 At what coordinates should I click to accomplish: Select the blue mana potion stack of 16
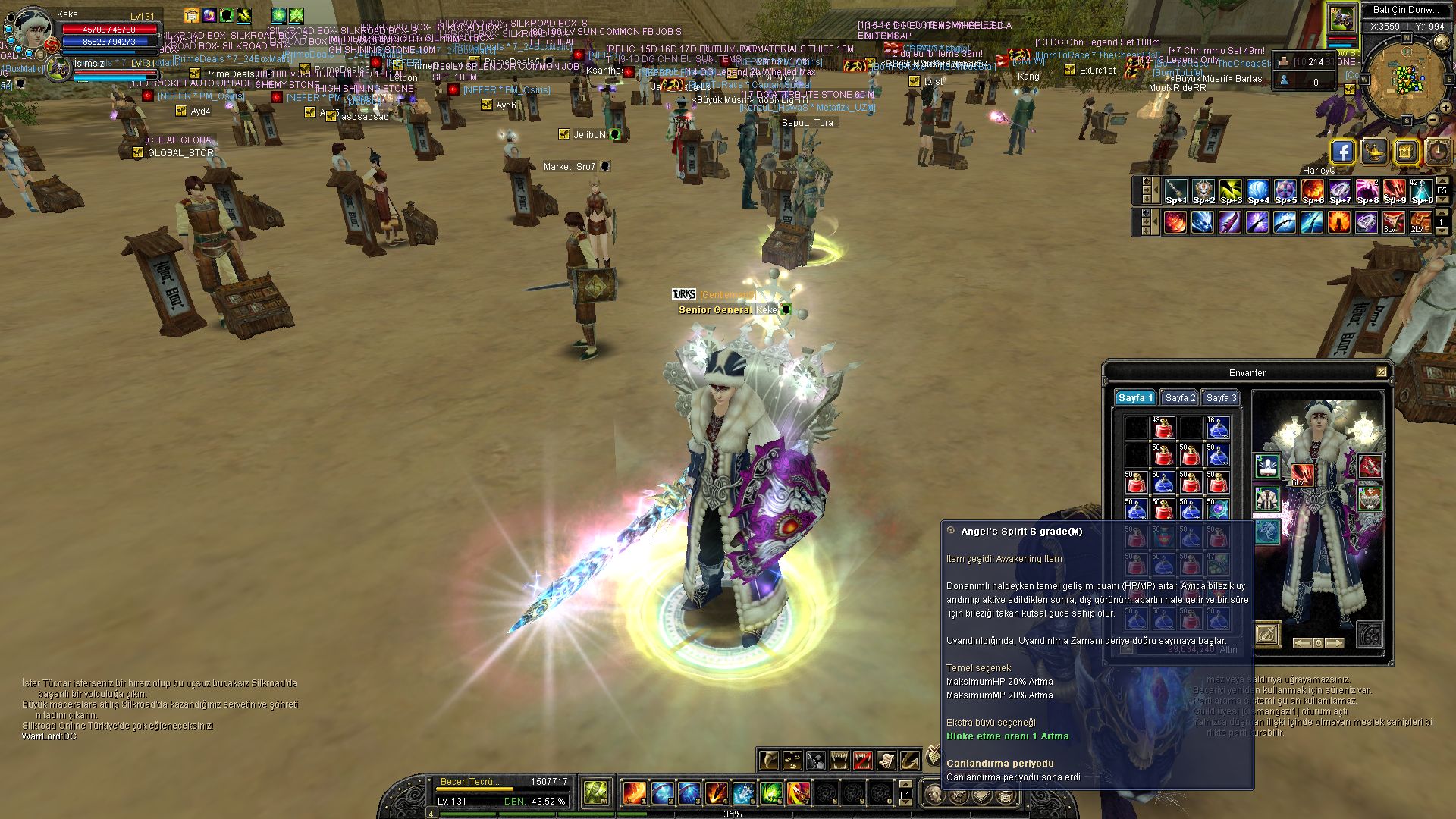[x=1218, y=428]
